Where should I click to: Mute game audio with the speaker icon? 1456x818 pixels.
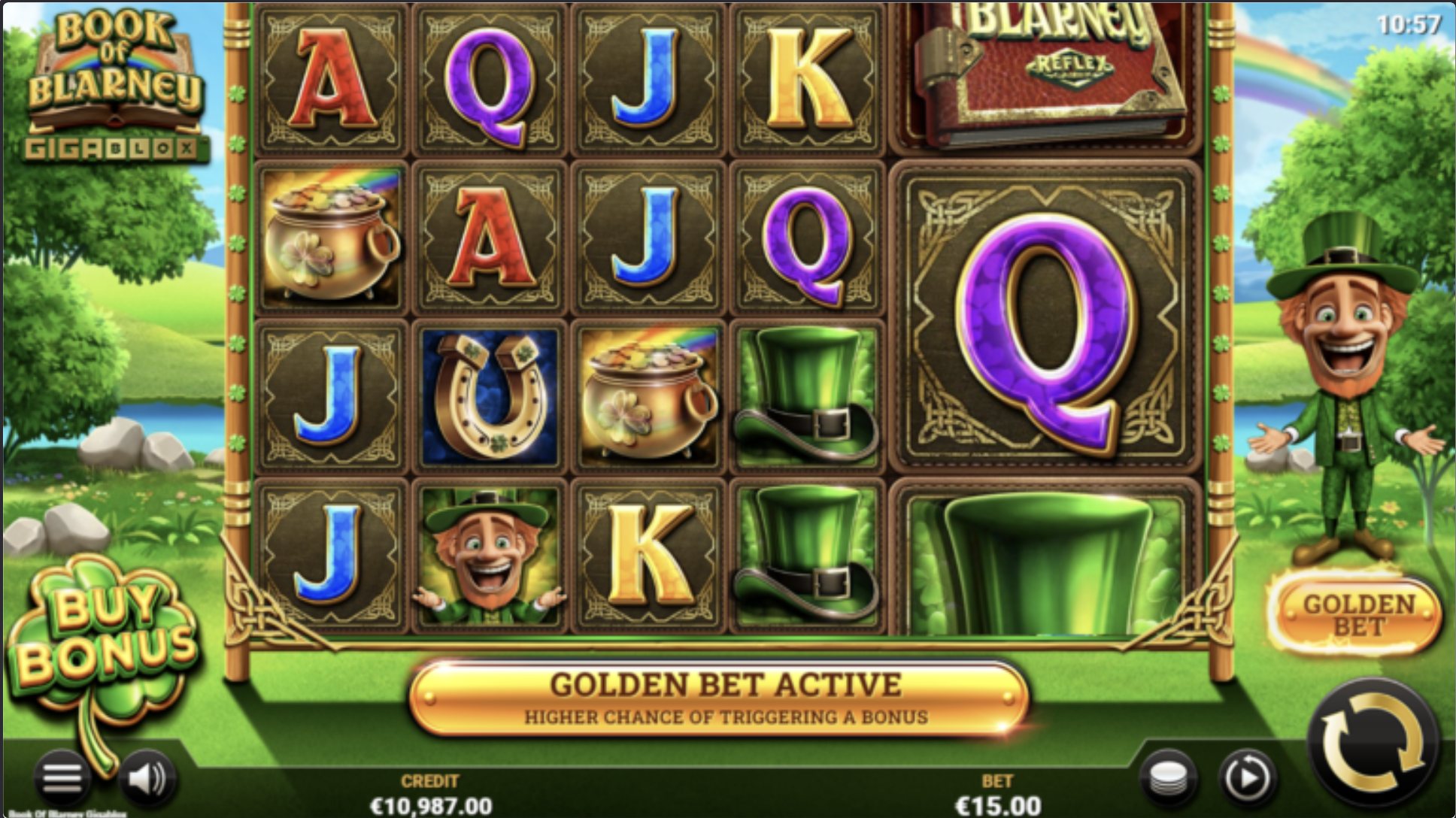[147, 780]
